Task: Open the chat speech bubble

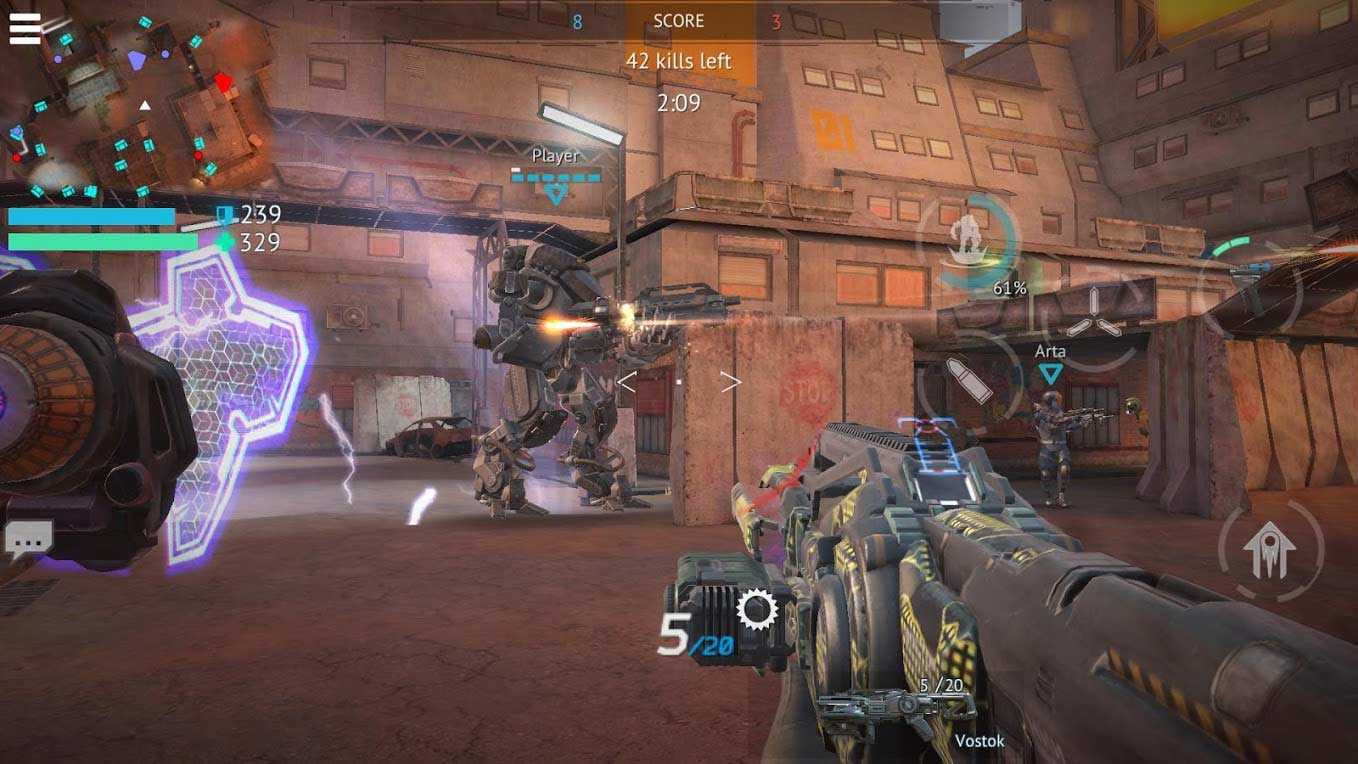Action: tap(28, 539)
